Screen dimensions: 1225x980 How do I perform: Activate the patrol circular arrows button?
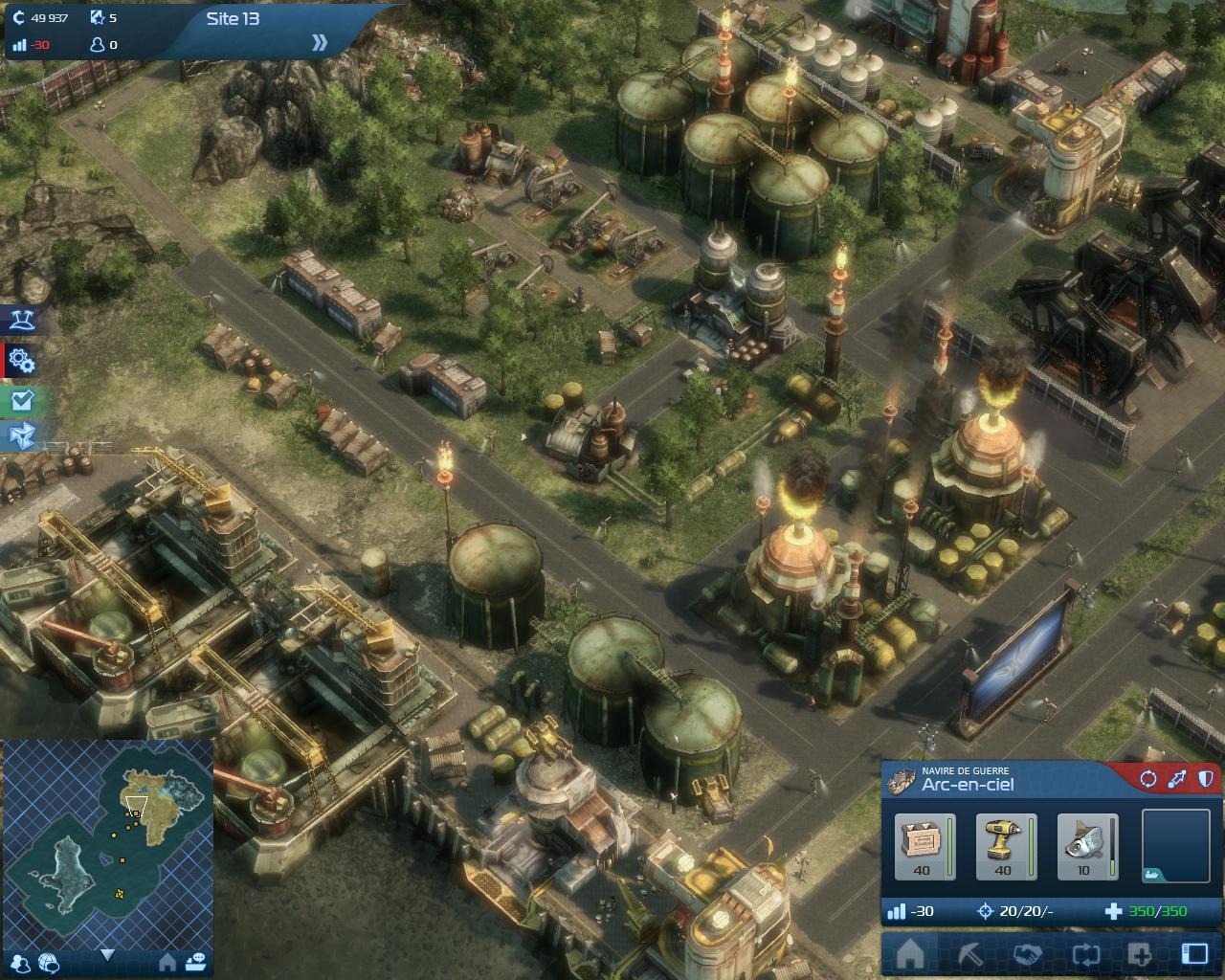[1147, 779]
